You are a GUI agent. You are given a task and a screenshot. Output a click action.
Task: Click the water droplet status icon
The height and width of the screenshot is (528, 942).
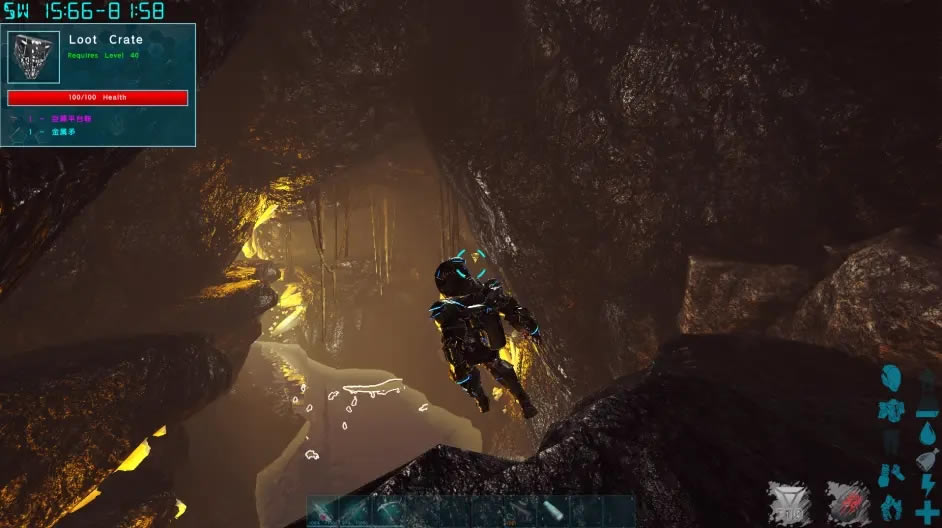pyautogui.click(x=926, y=432)
